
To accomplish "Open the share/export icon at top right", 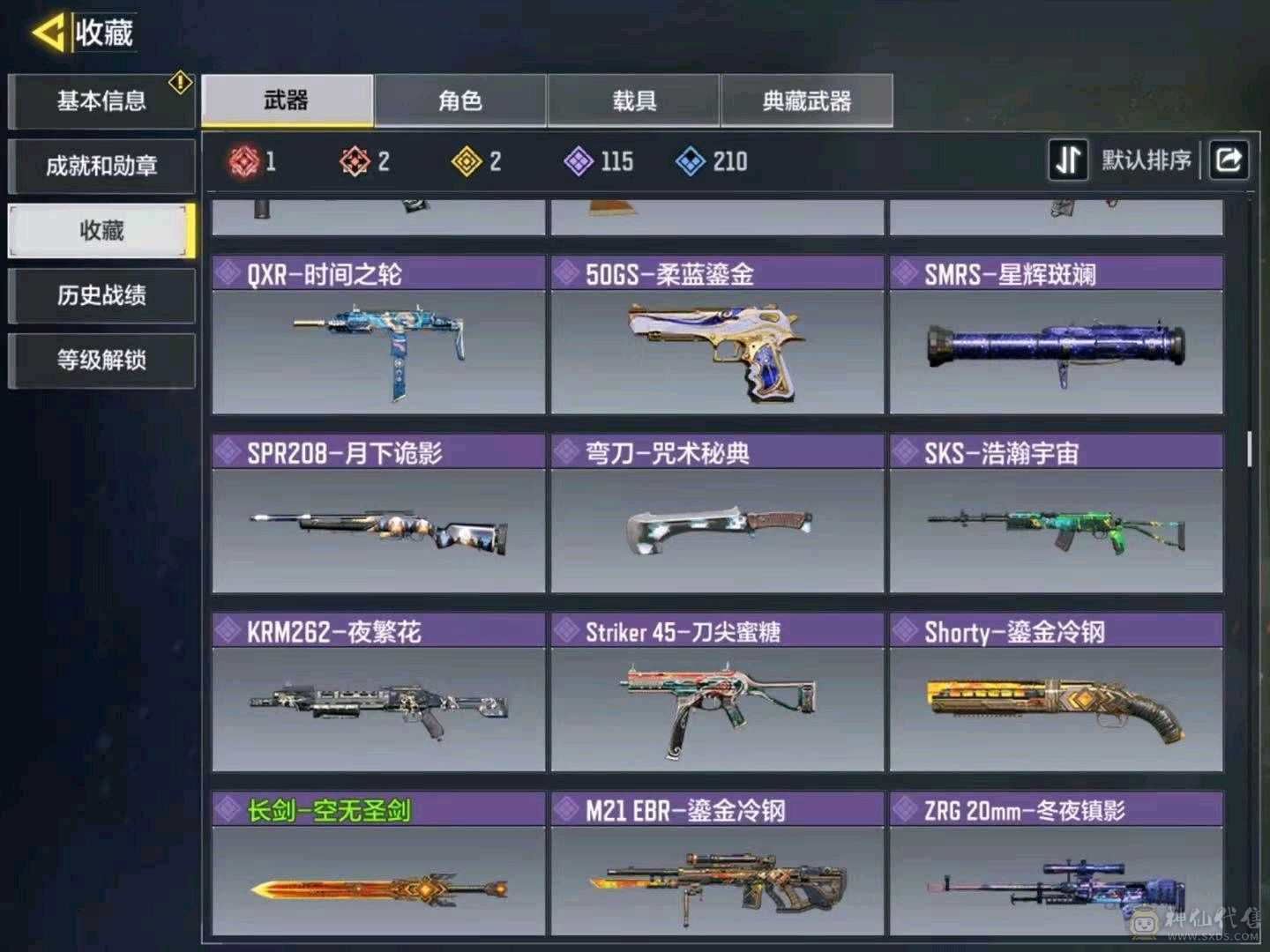I will [1227, 160].
